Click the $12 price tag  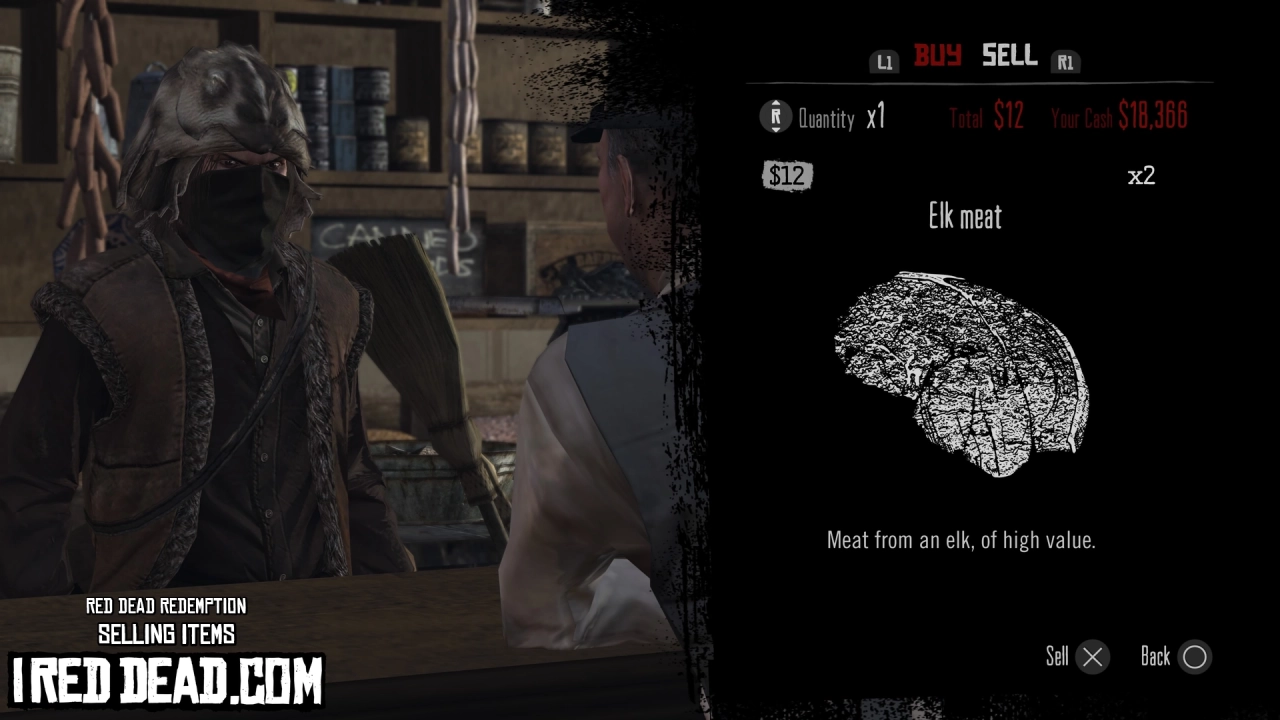[x=789, y=176]
